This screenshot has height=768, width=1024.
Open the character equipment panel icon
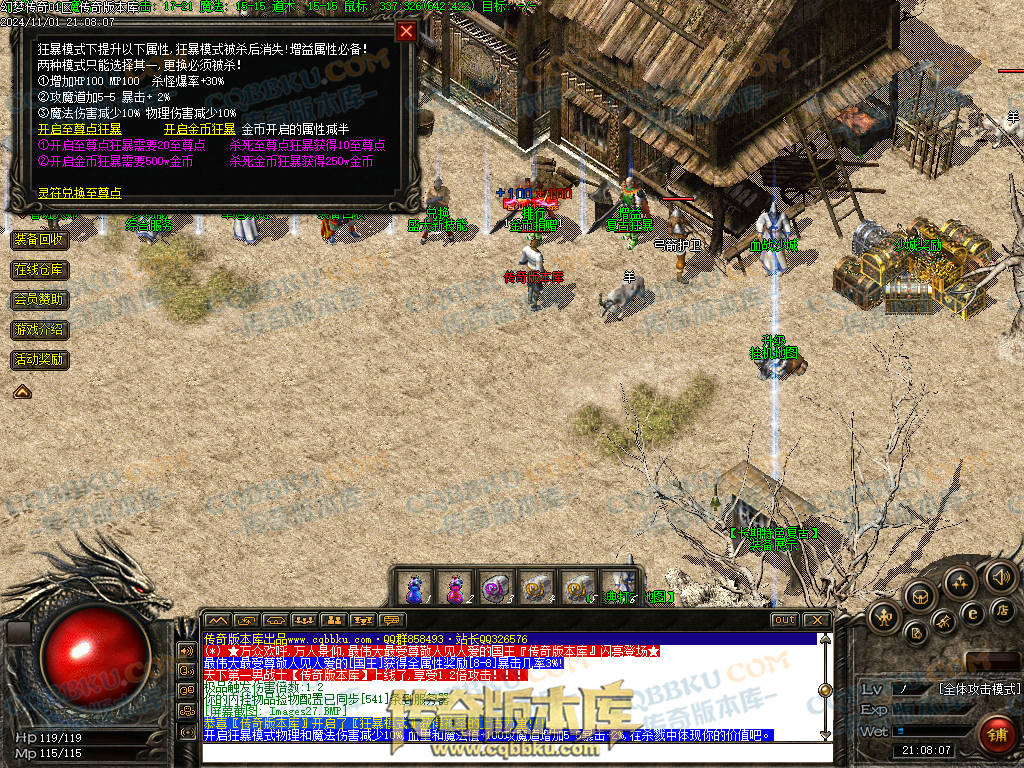click(883, 617)
